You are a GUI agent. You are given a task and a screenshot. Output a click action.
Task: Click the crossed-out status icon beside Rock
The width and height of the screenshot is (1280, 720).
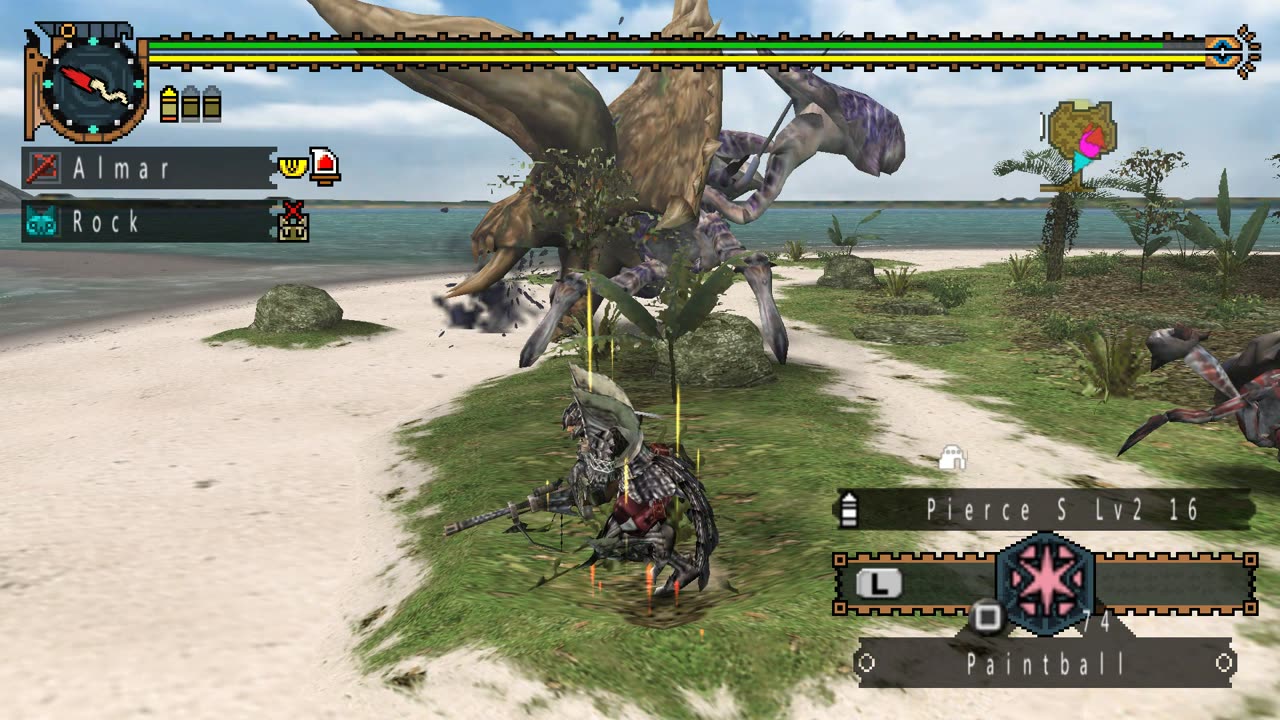coord(293,222)
